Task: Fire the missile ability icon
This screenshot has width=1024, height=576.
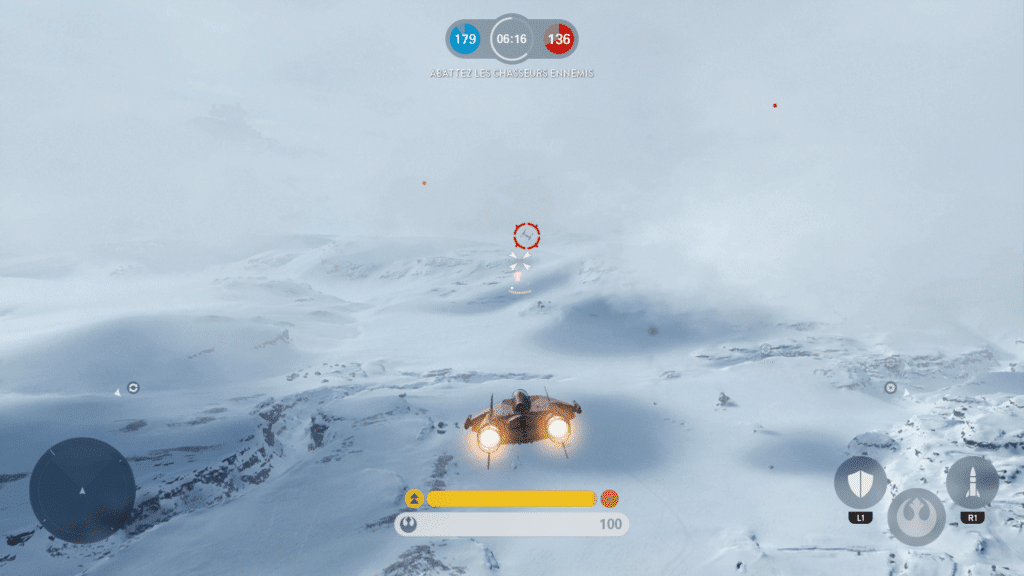Action: pyautogui.click(x=972, y=483)
